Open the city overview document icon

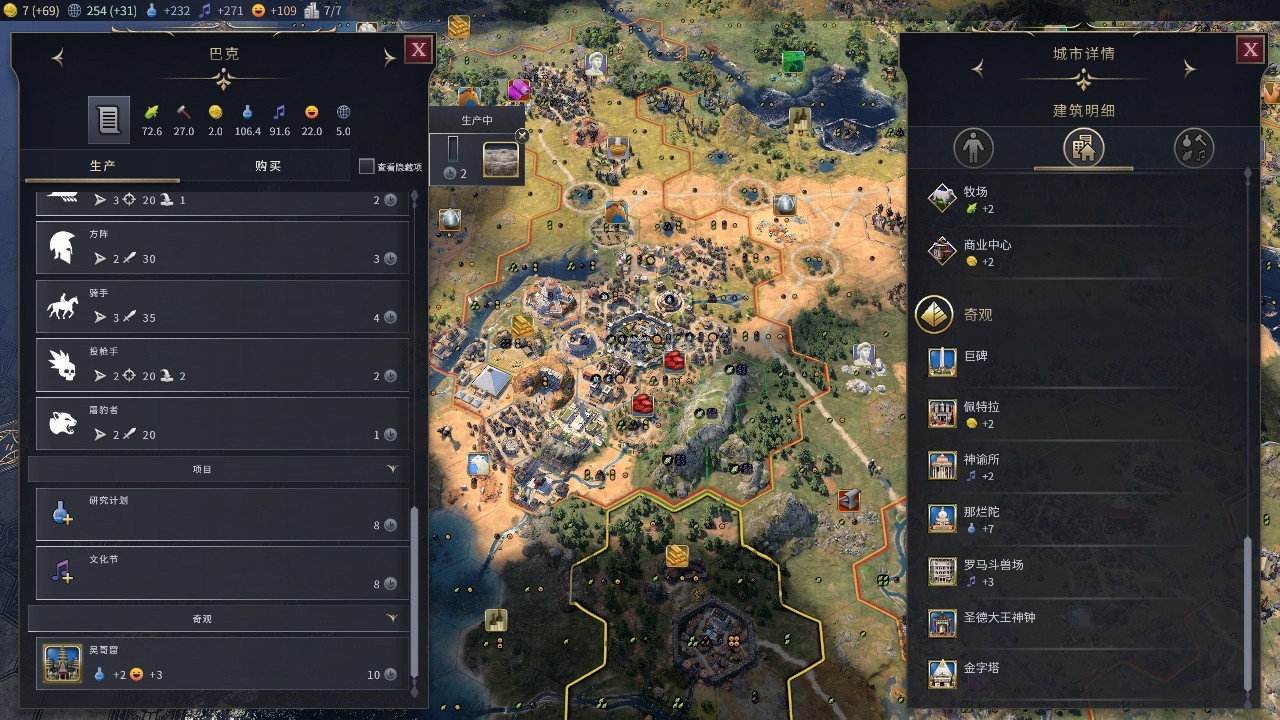pyautogui.click(x=108, y=120)
